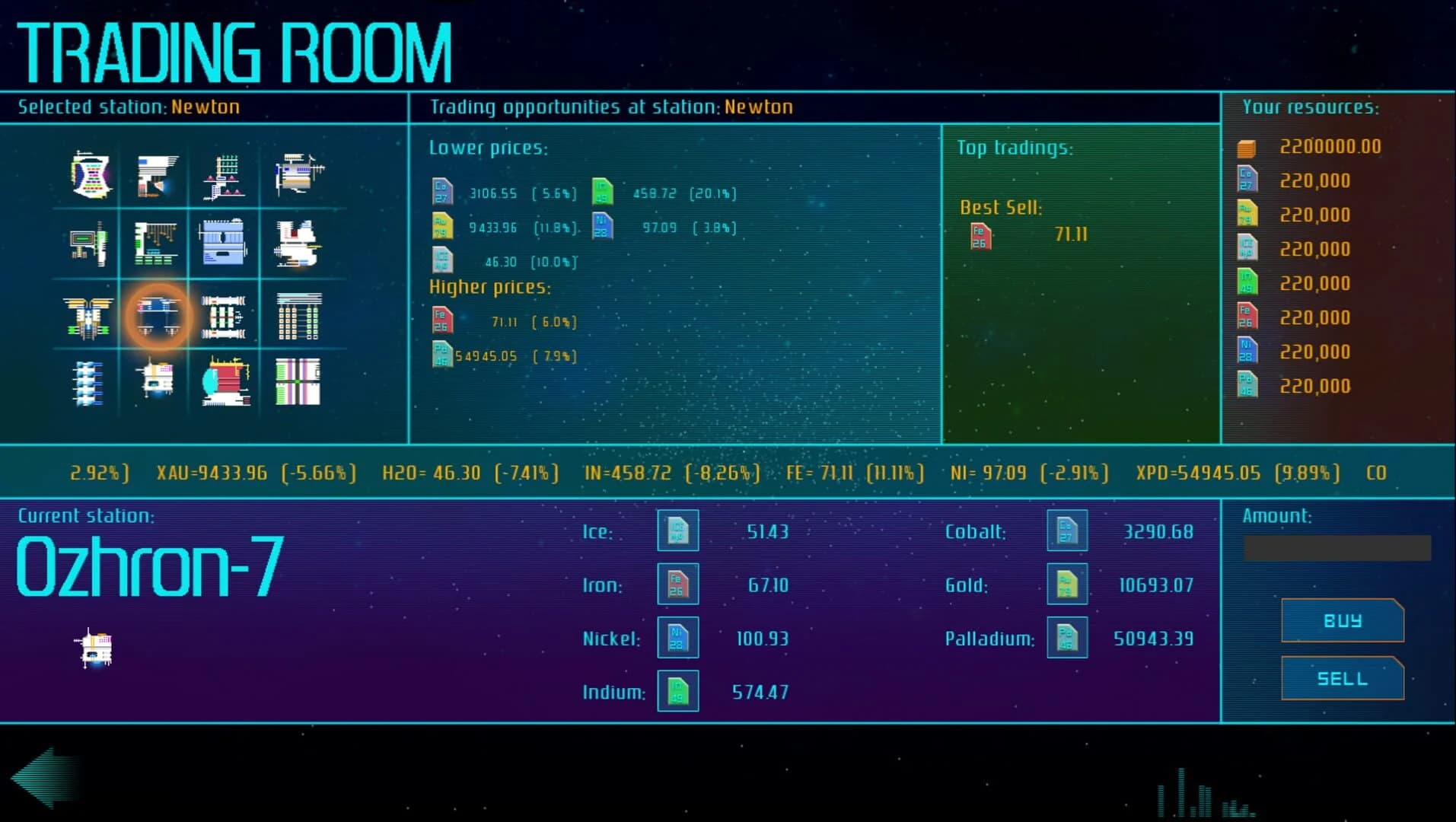Click the Nickel resource icon next to 100.93
The width and height of the screenshot is (1456, 822).
click(677, 637)
